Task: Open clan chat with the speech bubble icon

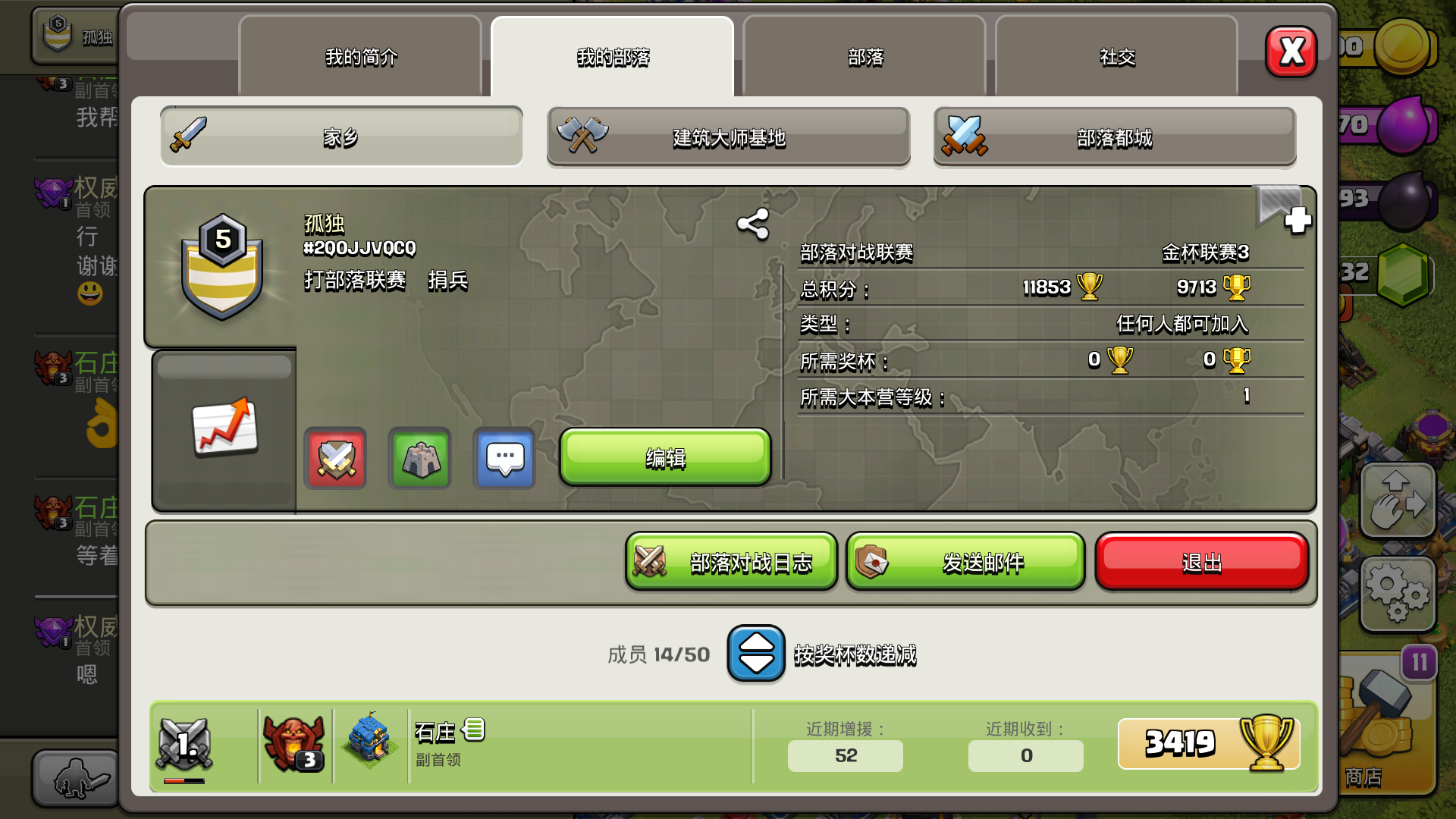Action: click(504, 458)
